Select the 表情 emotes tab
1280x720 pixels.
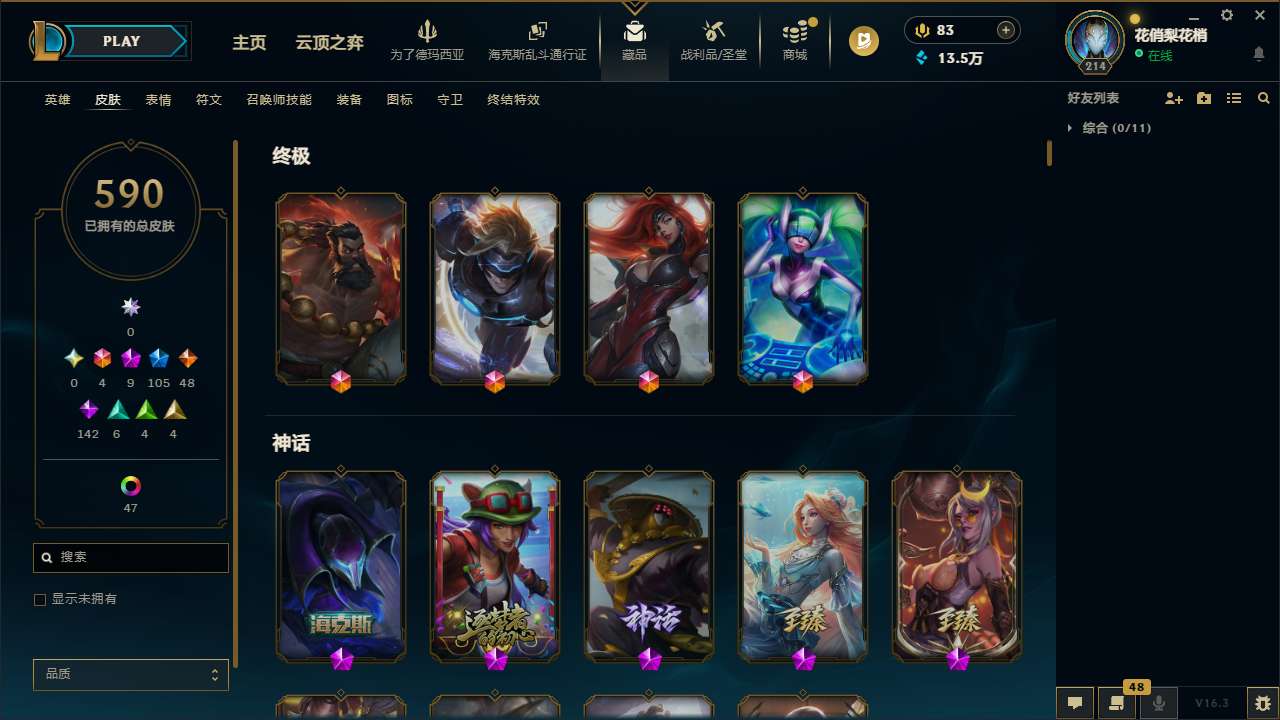(157, 100)
